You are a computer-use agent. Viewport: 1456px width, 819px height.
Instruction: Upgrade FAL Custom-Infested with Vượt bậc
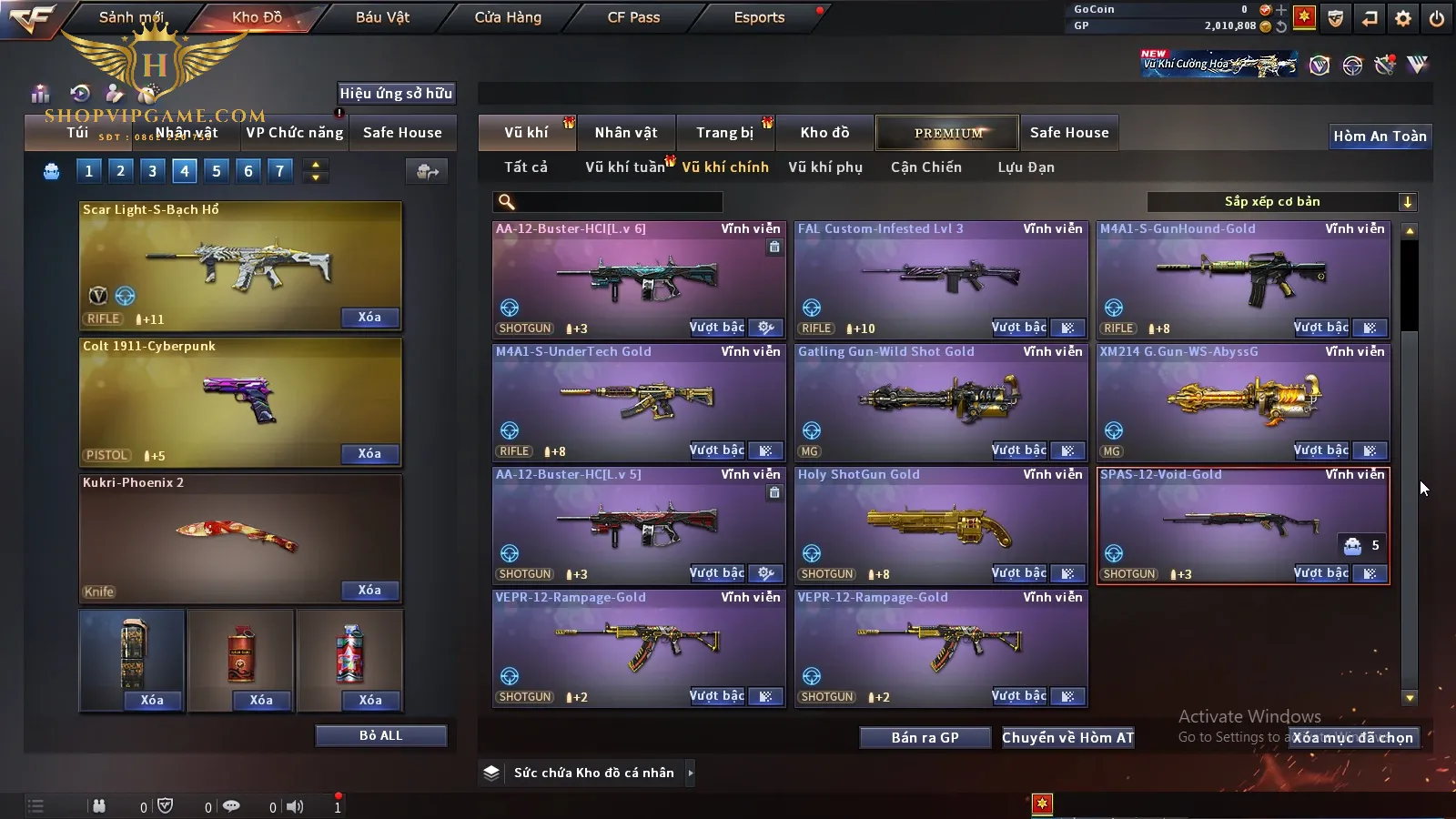[1018, 328]
